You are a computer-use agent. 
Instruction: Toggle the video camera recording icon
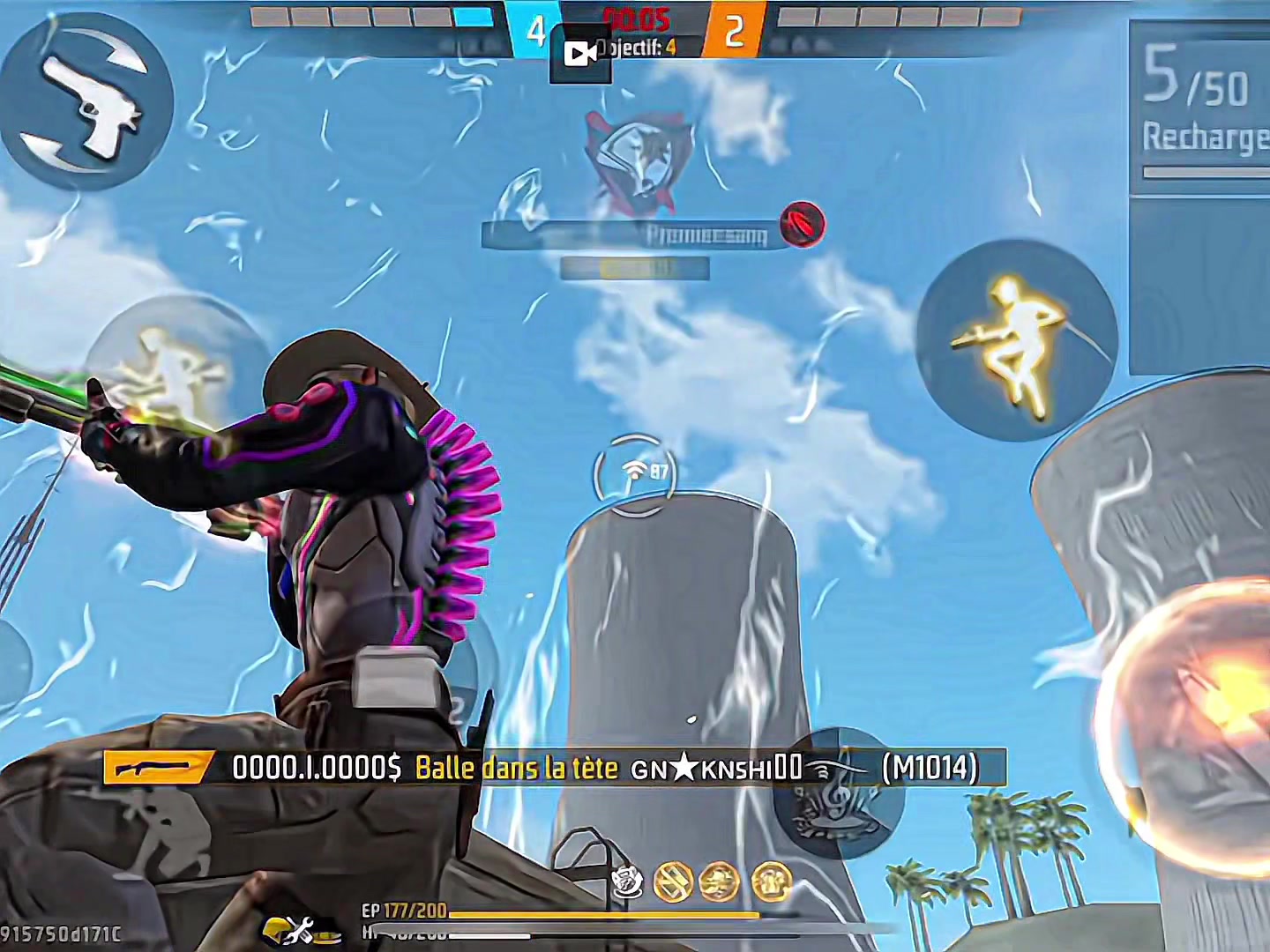click(x=579, y=55)
